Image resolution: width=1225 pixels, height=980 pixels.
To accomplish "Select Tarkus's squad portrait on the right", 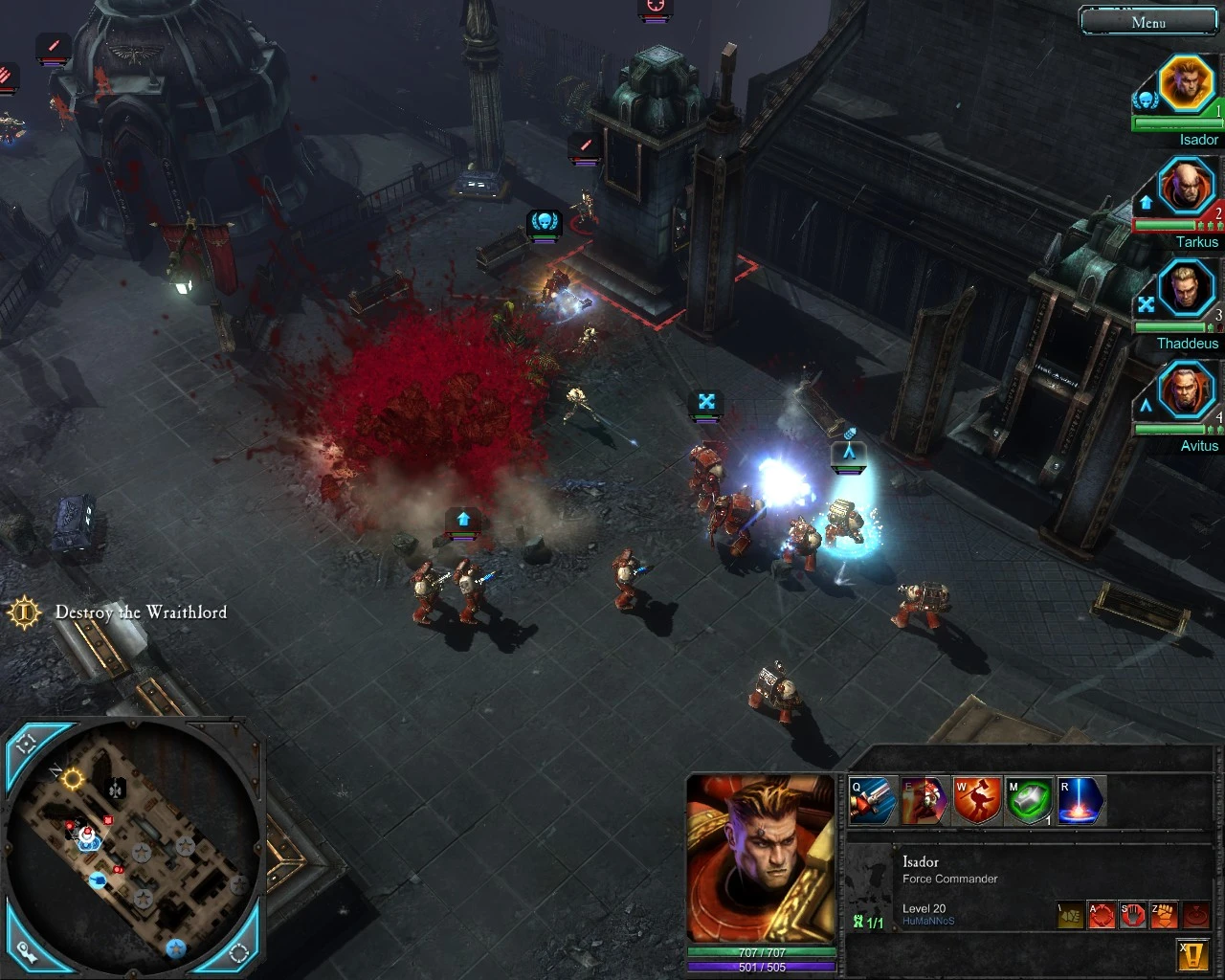I will (x=1187, y=186).
